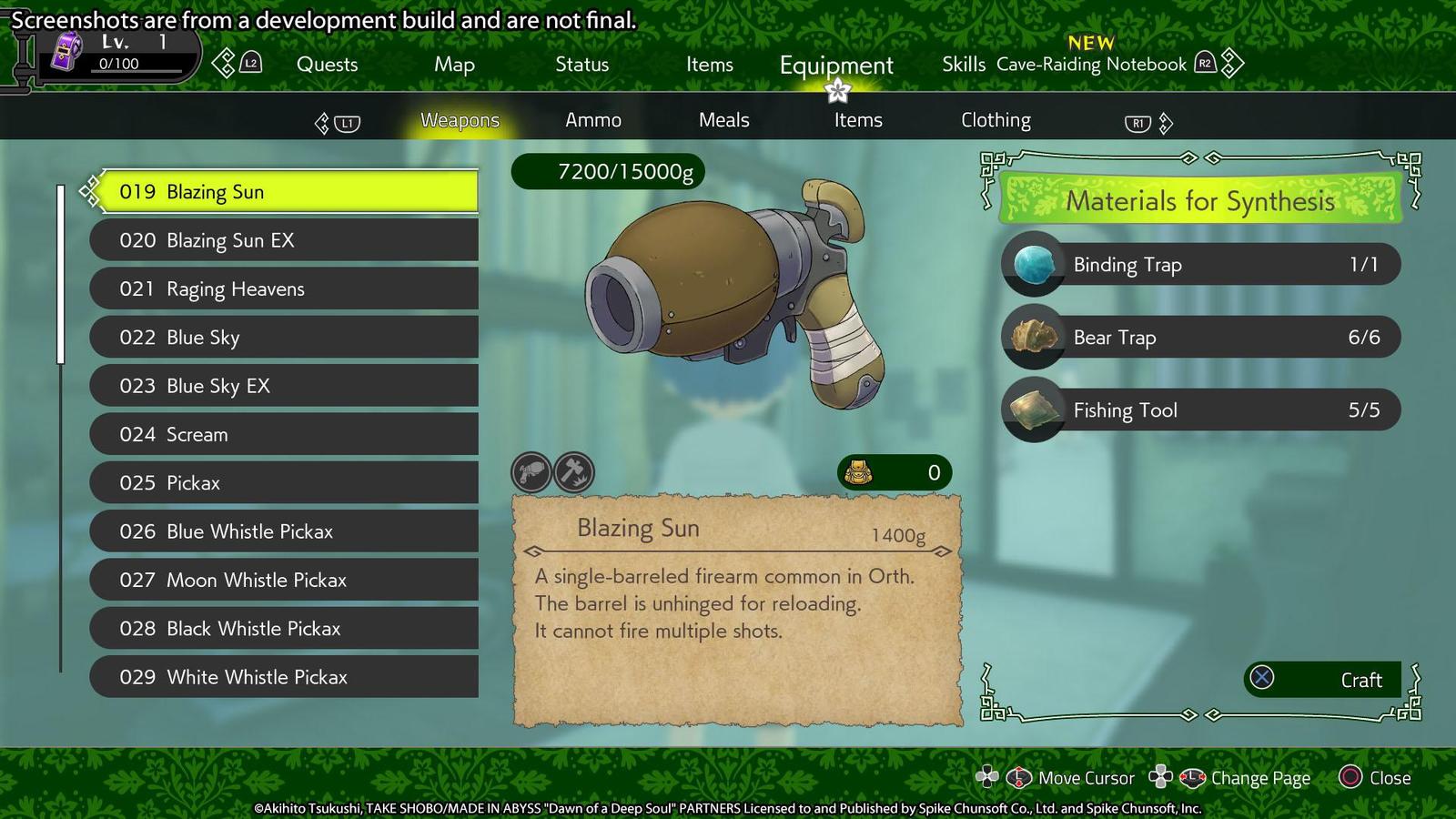The height and width of the screenshot is (819, 1456).
Task: Open the Cave-Raiding Notebook
Action: [1091, 65]
